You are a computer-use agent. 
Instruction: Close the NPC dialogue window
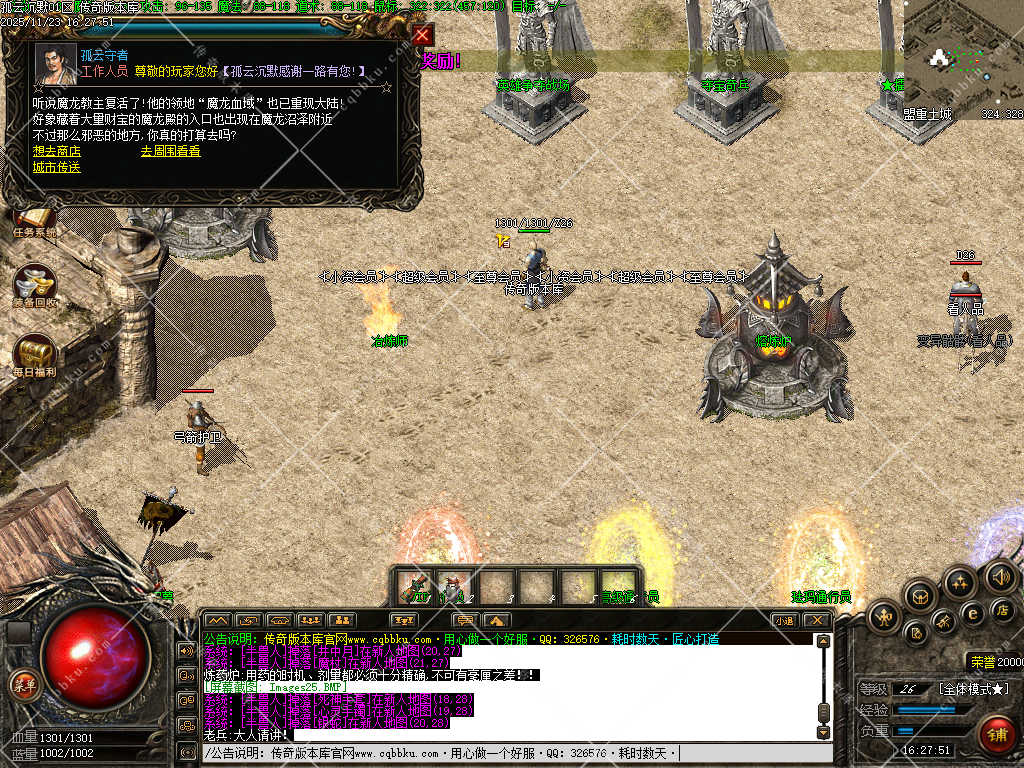423,35
